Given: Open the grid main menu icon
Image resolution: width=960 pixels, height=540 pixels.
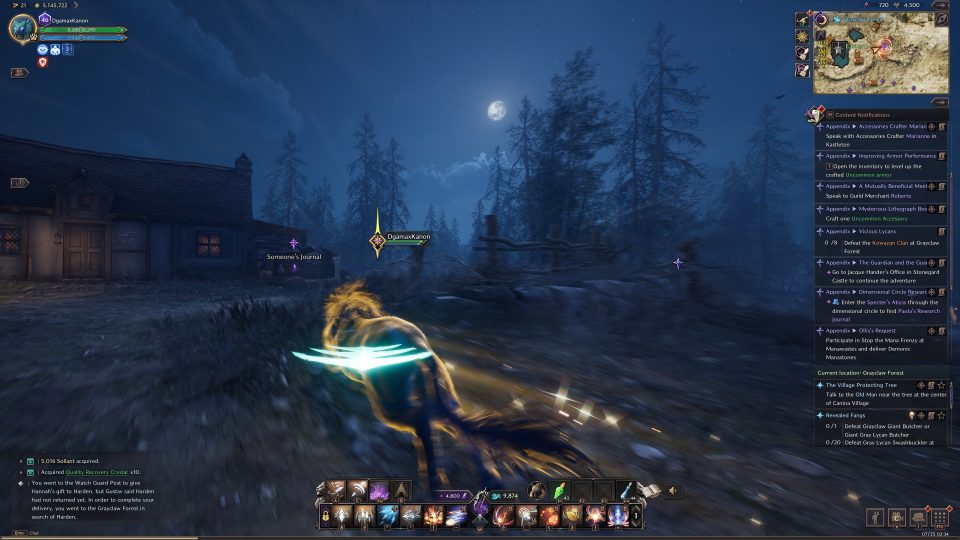Looking at the screenshot, I should 939,517.
